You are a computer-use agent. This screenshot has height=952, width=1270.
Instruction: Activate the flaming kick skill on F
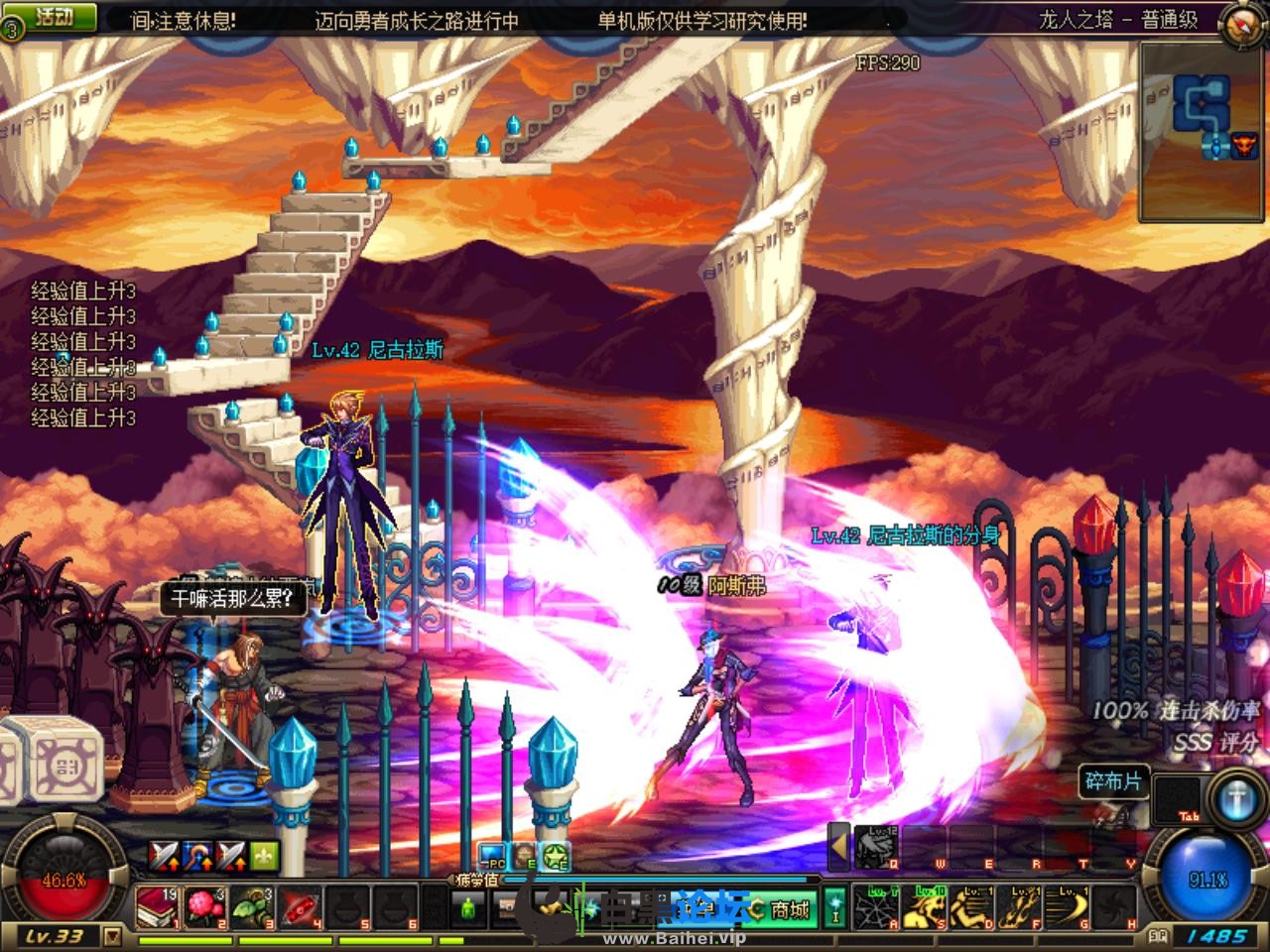pos(1018,907)
